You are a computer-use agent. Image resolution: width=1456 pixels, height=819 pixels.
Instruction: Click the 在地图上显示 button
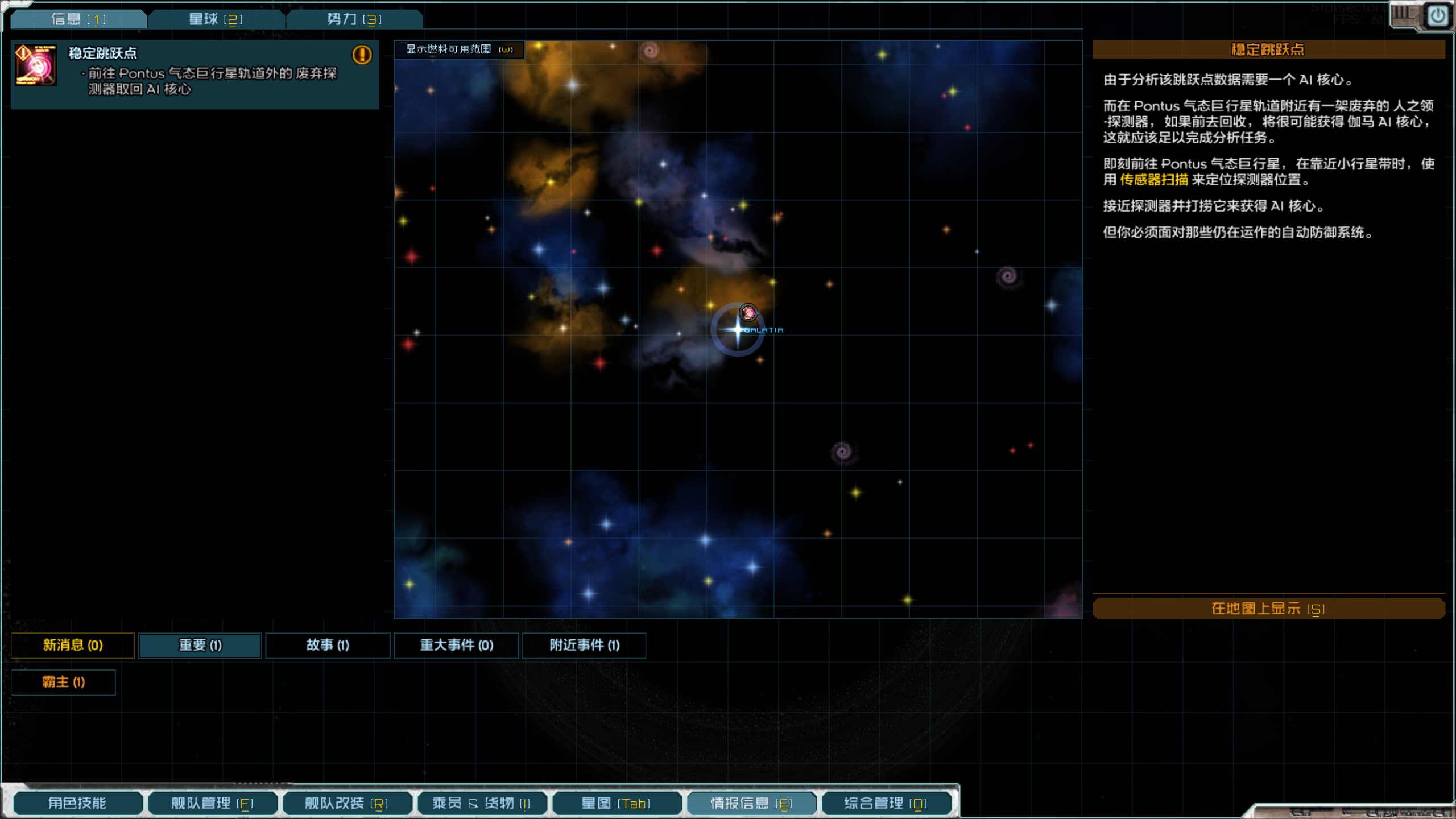click(1269, 608)
